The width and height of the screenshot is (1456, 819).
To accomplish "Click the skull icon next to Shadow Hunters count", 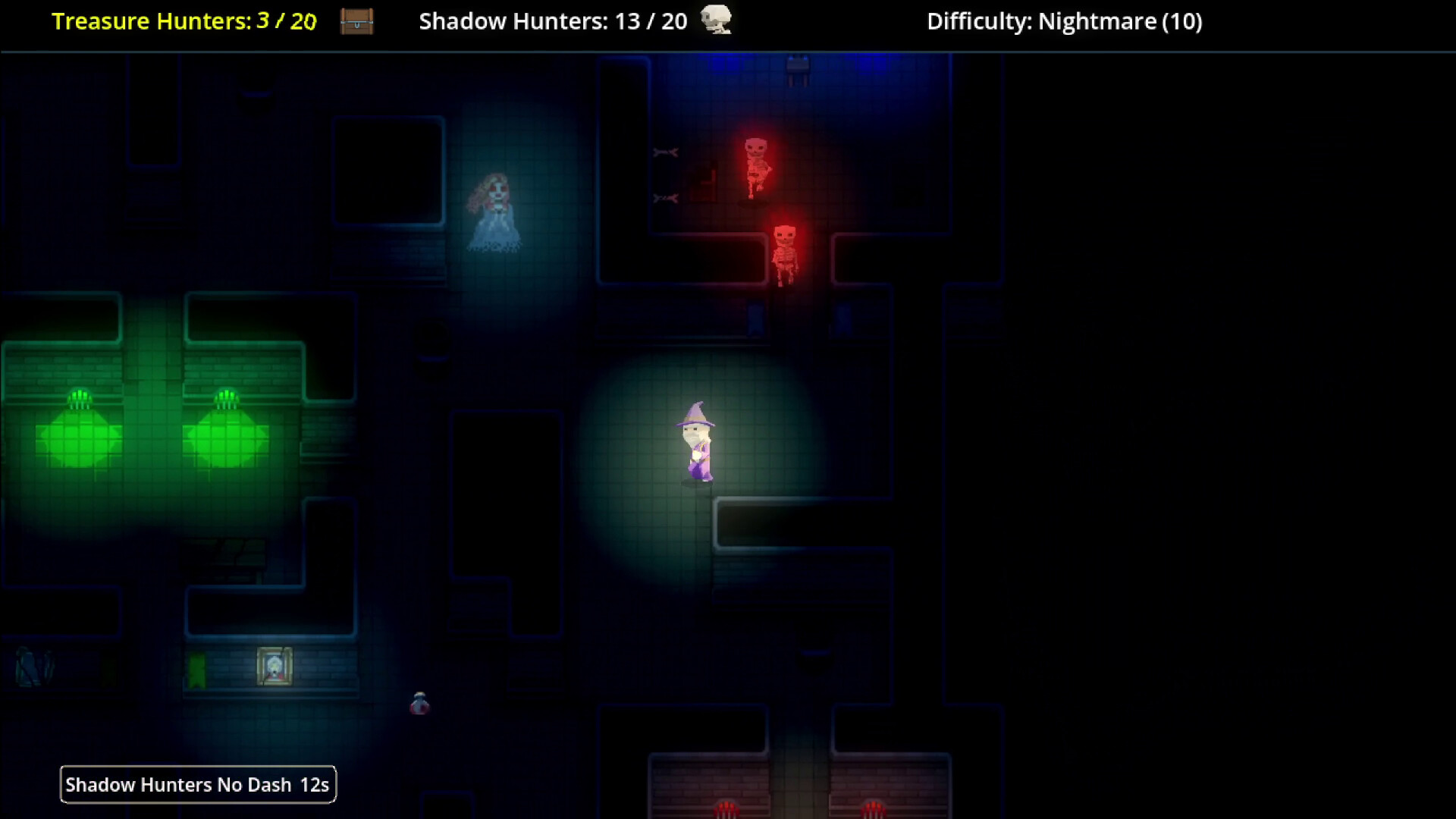I will click(716, 20).
